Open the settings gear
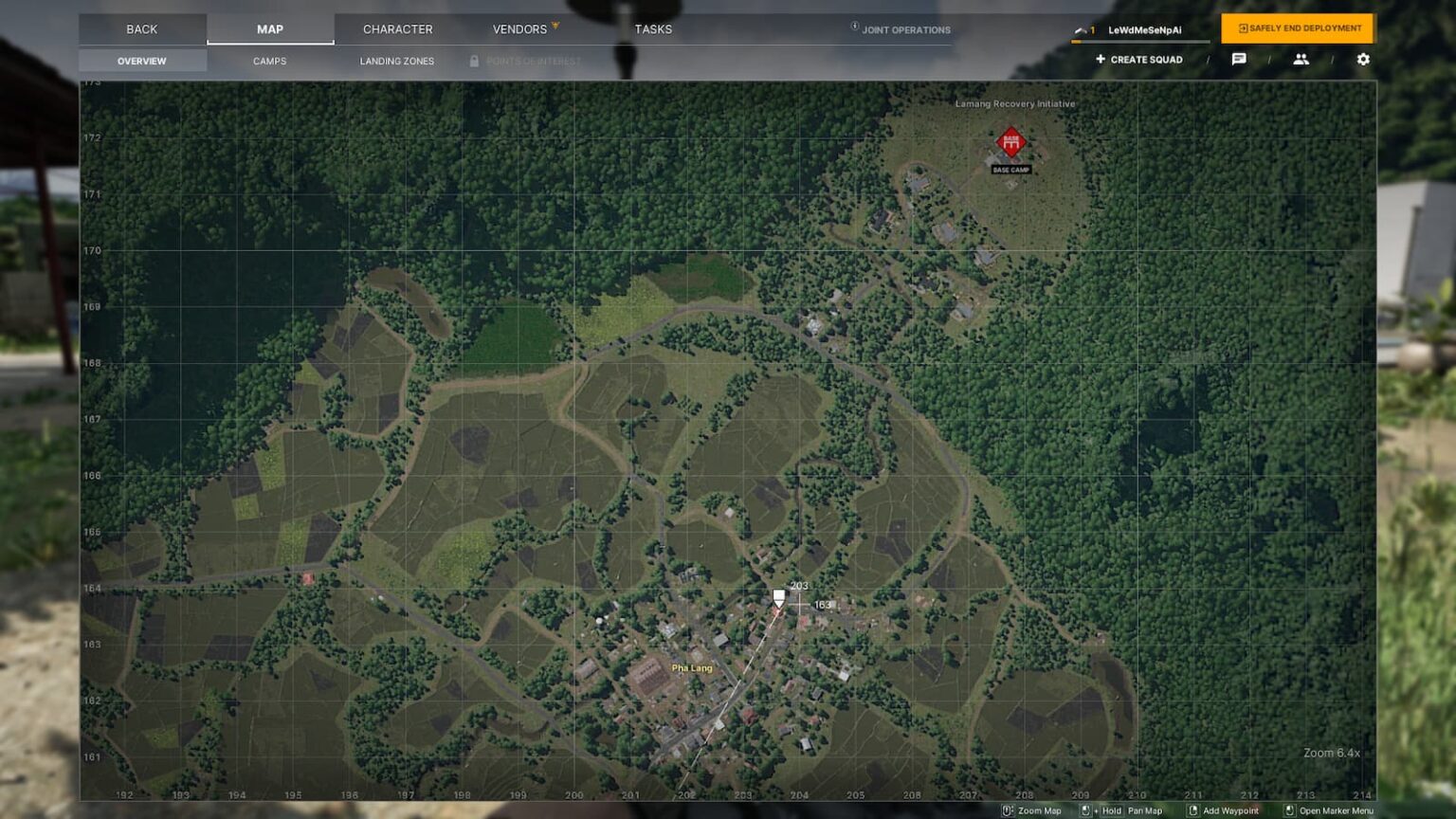 pyautogui.click(x=1361, y=59)
